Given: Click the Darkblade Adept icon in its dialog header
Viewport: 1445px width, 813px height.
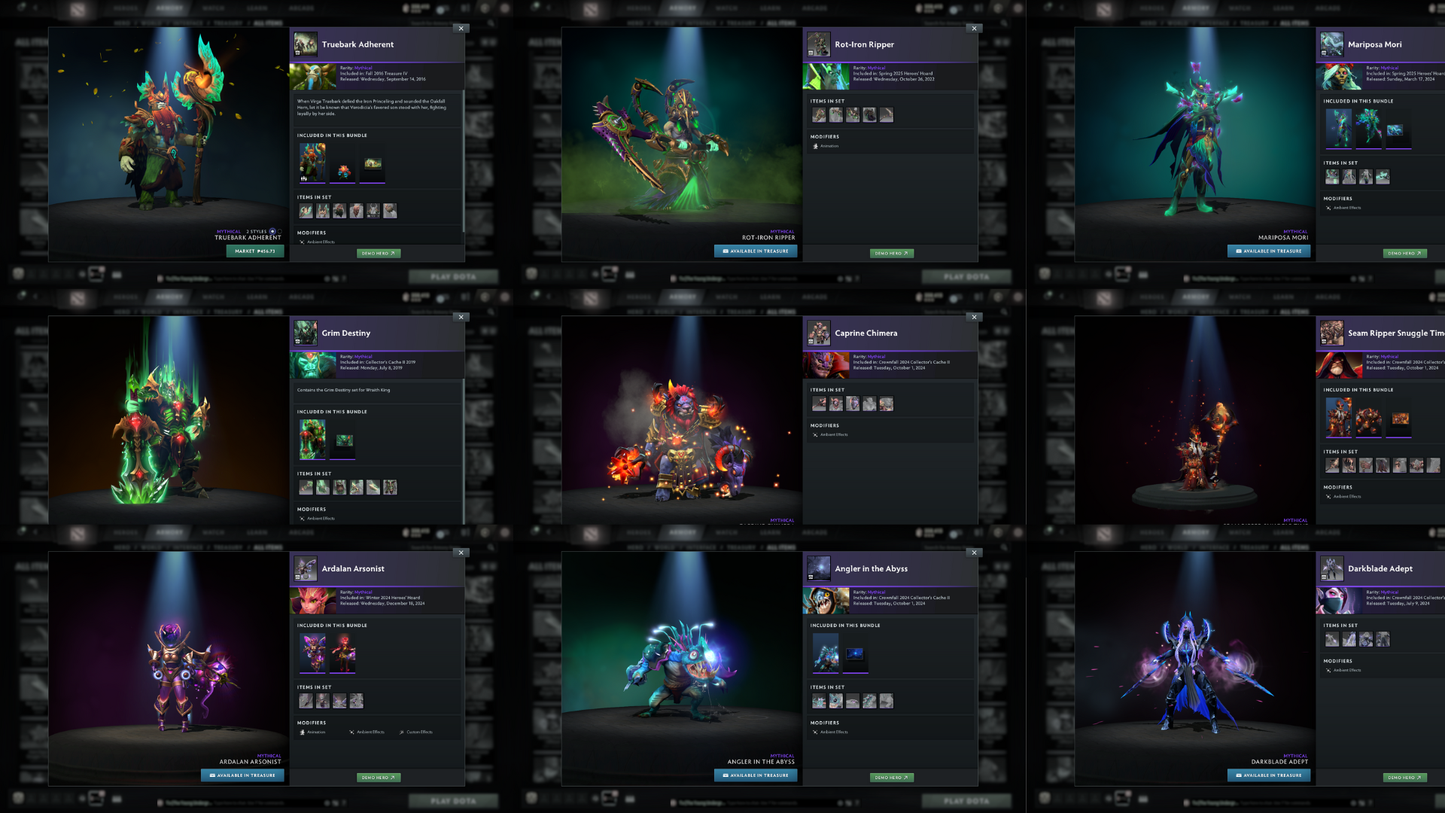Looking at the screenshot, I should 1331,569.
